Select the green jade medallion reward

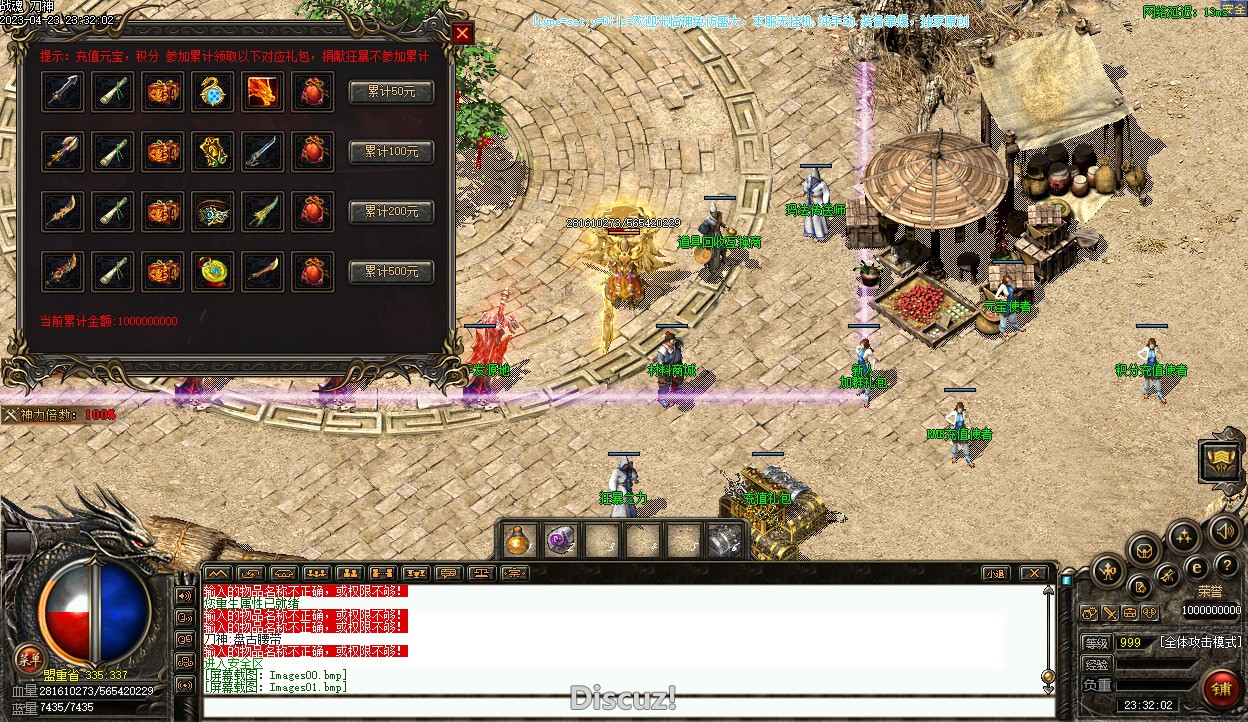pos(213,272)
